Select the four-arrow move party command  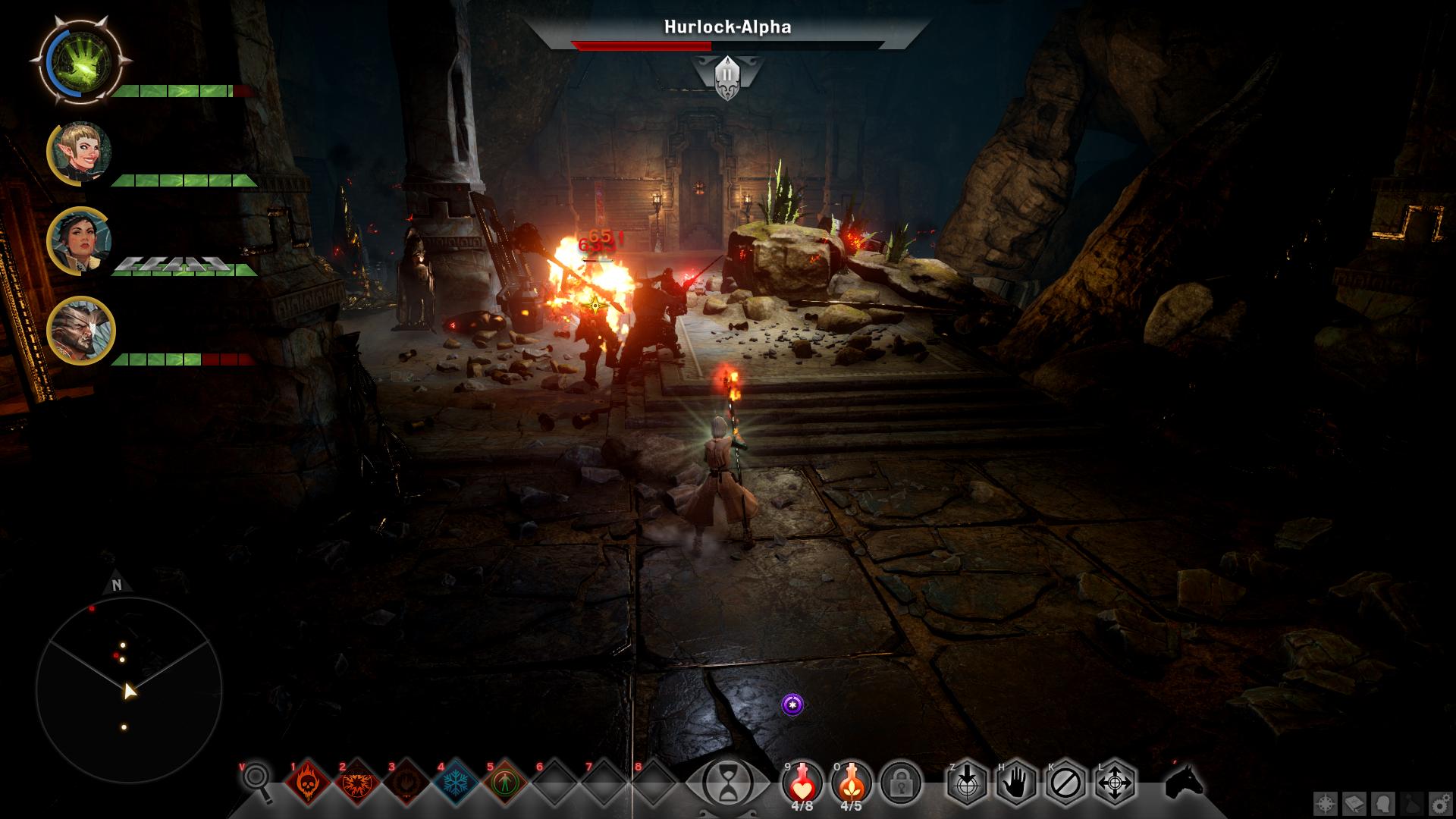1115,783
